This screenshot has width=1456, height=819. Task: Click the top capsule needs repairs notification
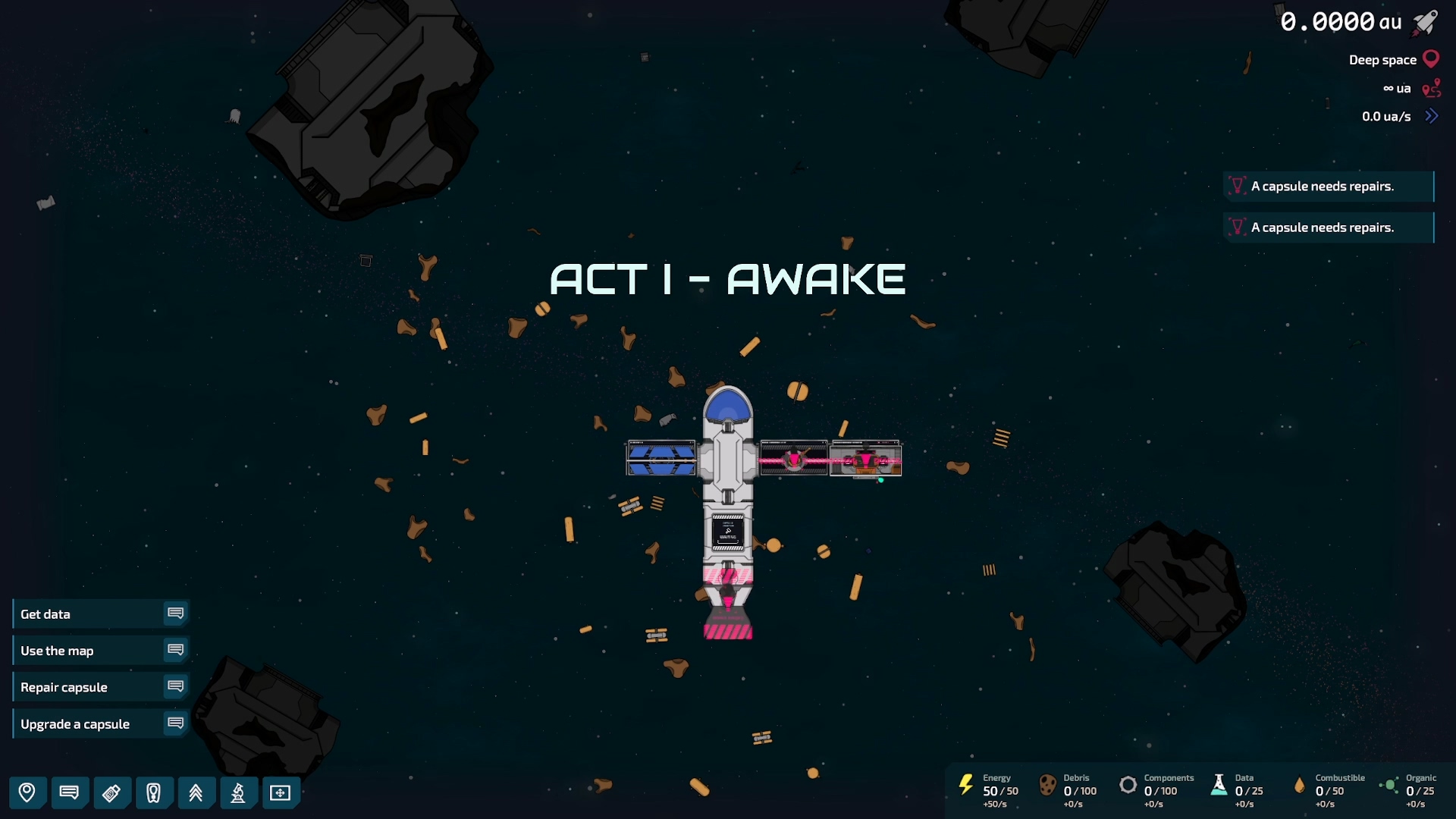tap(1329, 186)
